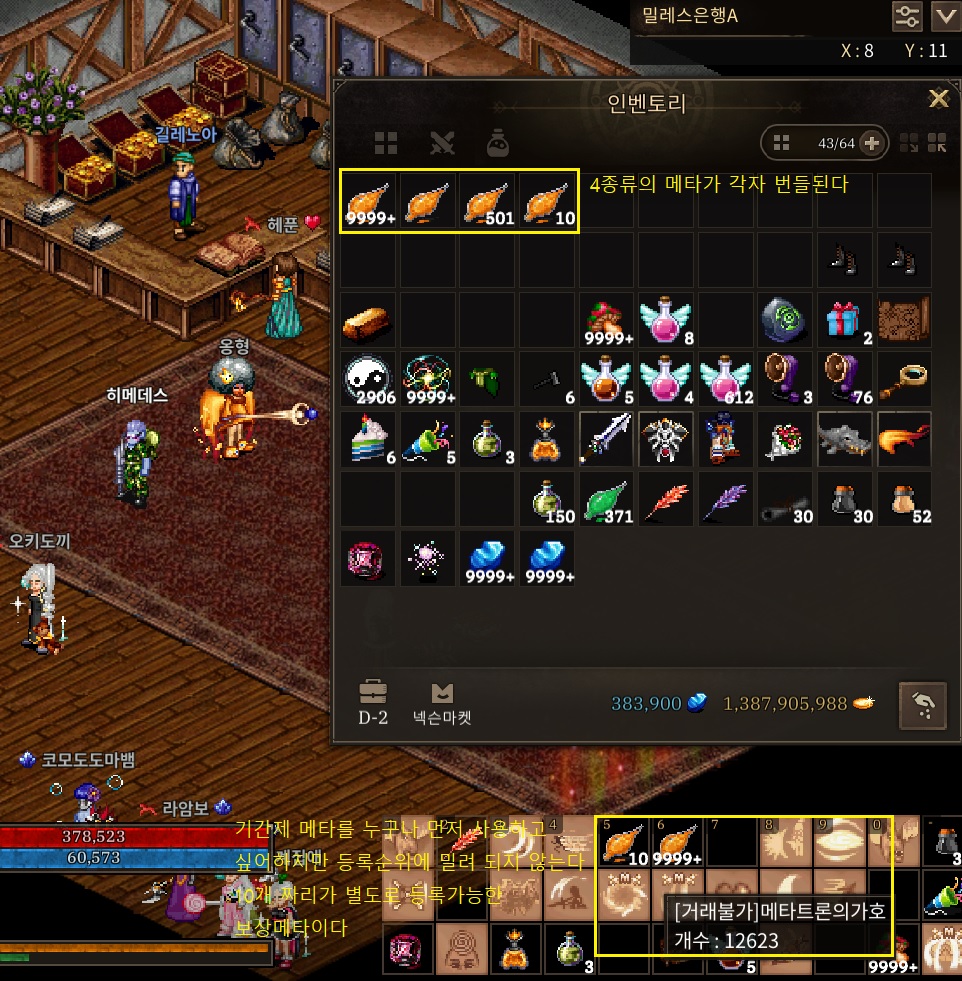Select the Metatron item stack of 501

click(489, 201)
